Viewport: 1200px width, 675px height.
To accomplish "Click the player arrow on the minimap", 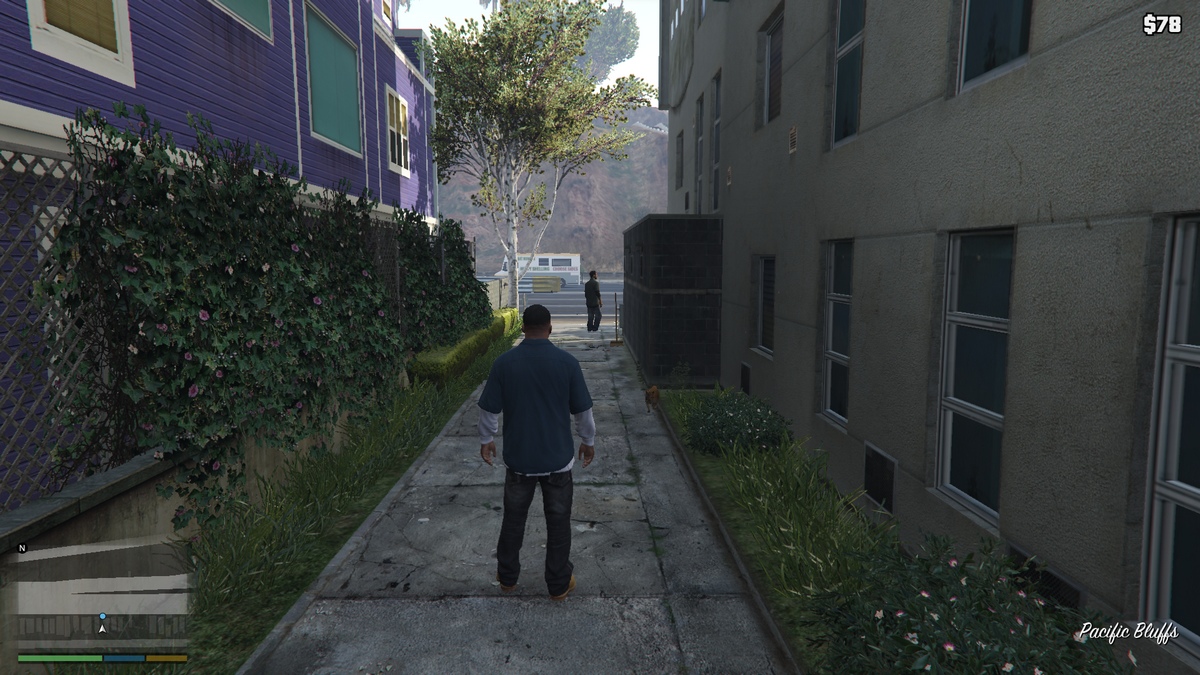I will pyautogui.click(x=102, y=628).
